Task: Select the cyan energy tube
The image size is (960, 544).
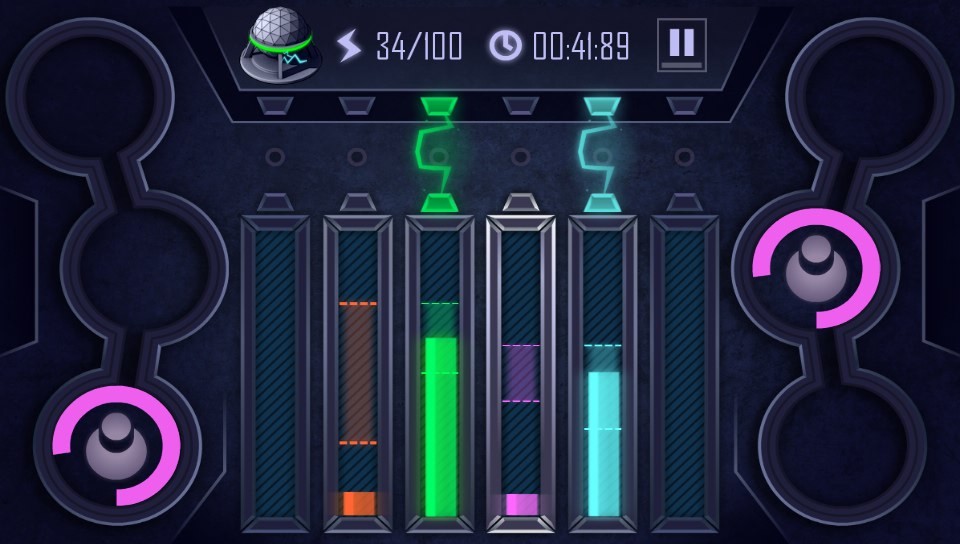Action: (x=603, y=372)
